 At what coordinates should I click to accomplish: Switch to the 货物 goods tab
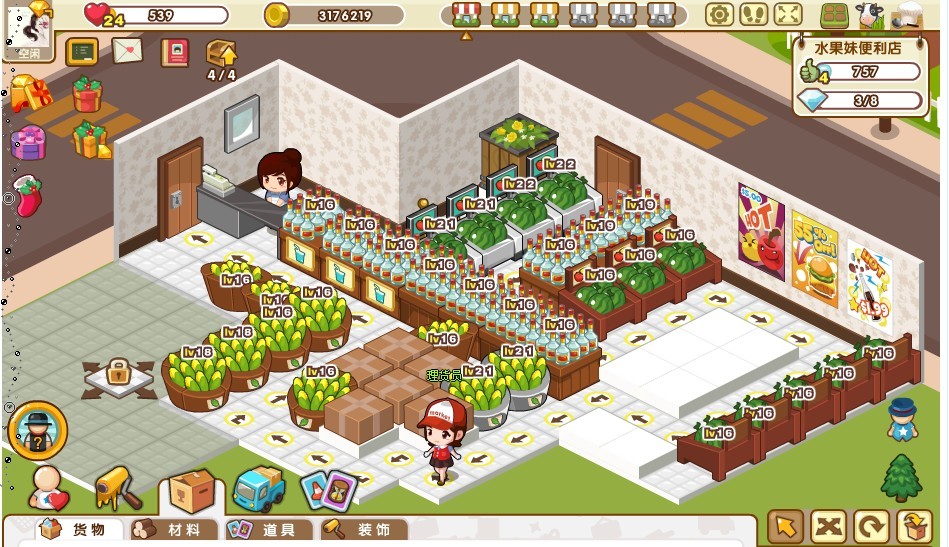[80, 530]
